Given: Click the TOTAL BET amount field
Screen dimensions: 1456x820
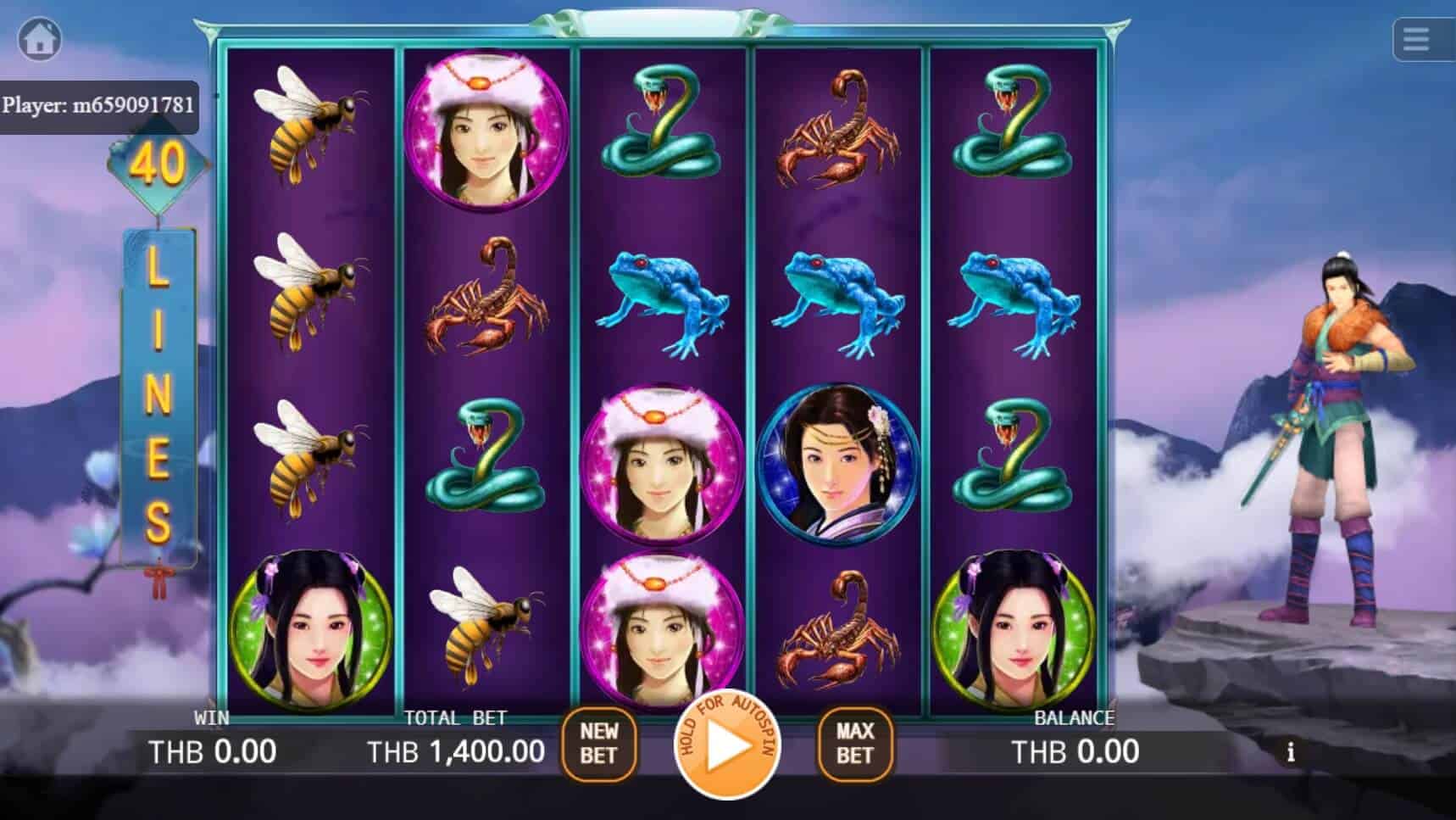Looking at the screenshot, I should [x=455, y=750].
